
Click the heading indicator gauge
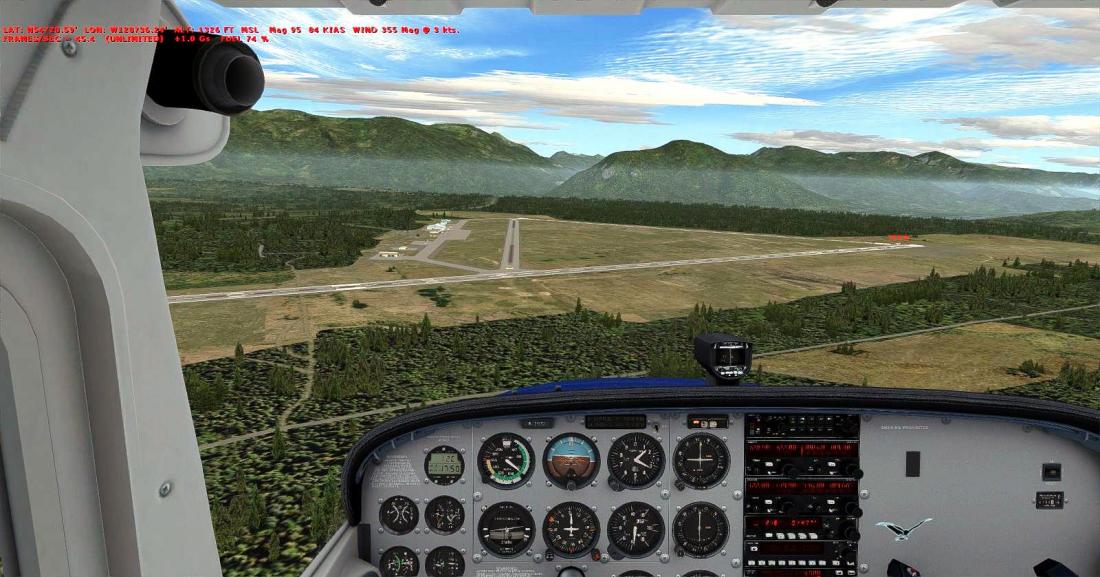pos(571,528)
